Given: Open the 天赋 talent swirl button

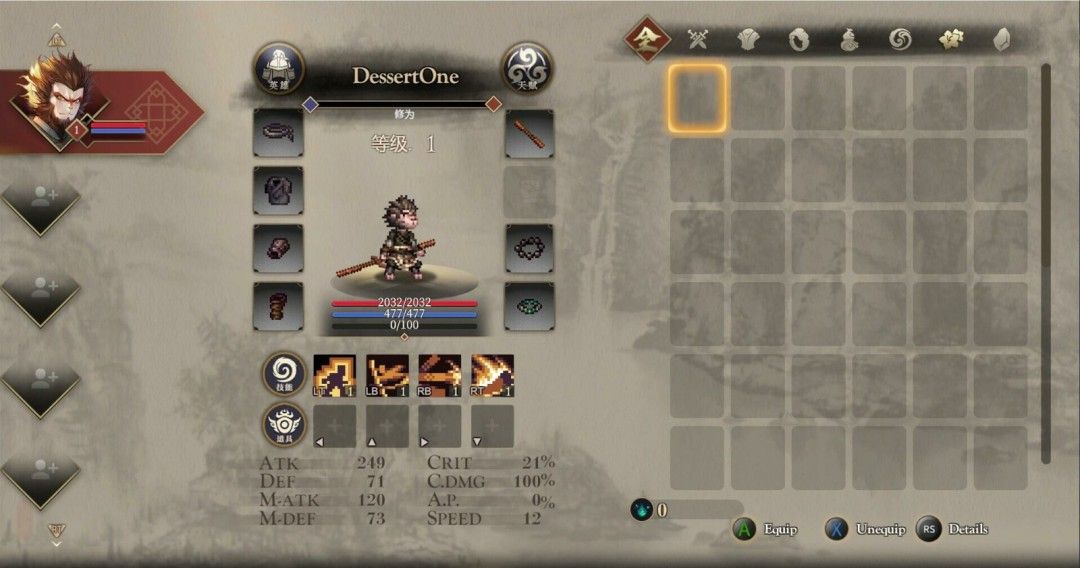Looking at the screenshot, I should coord(527,68).
